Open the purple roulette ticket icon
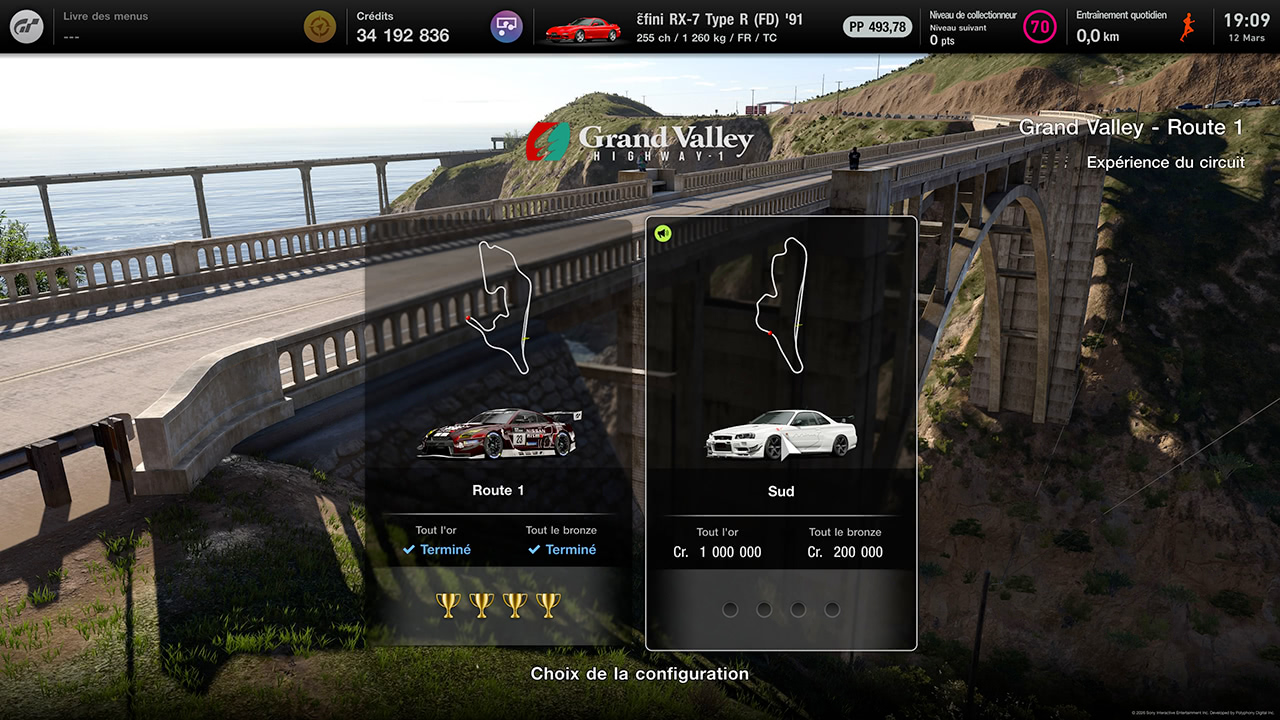Image resolution: width=1280 pixels, height=720 pixels. (x=506, y=26)
